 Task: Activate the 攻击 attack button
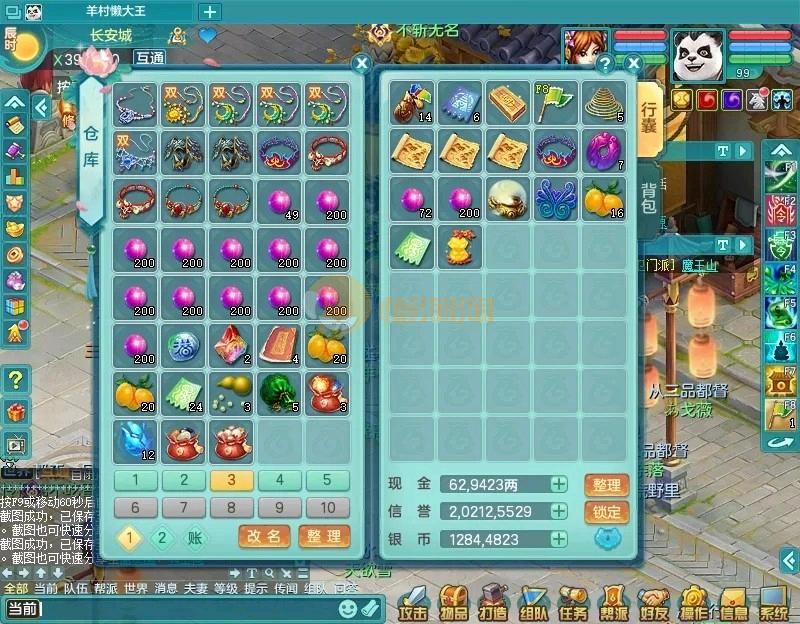(x=412, y=602)
